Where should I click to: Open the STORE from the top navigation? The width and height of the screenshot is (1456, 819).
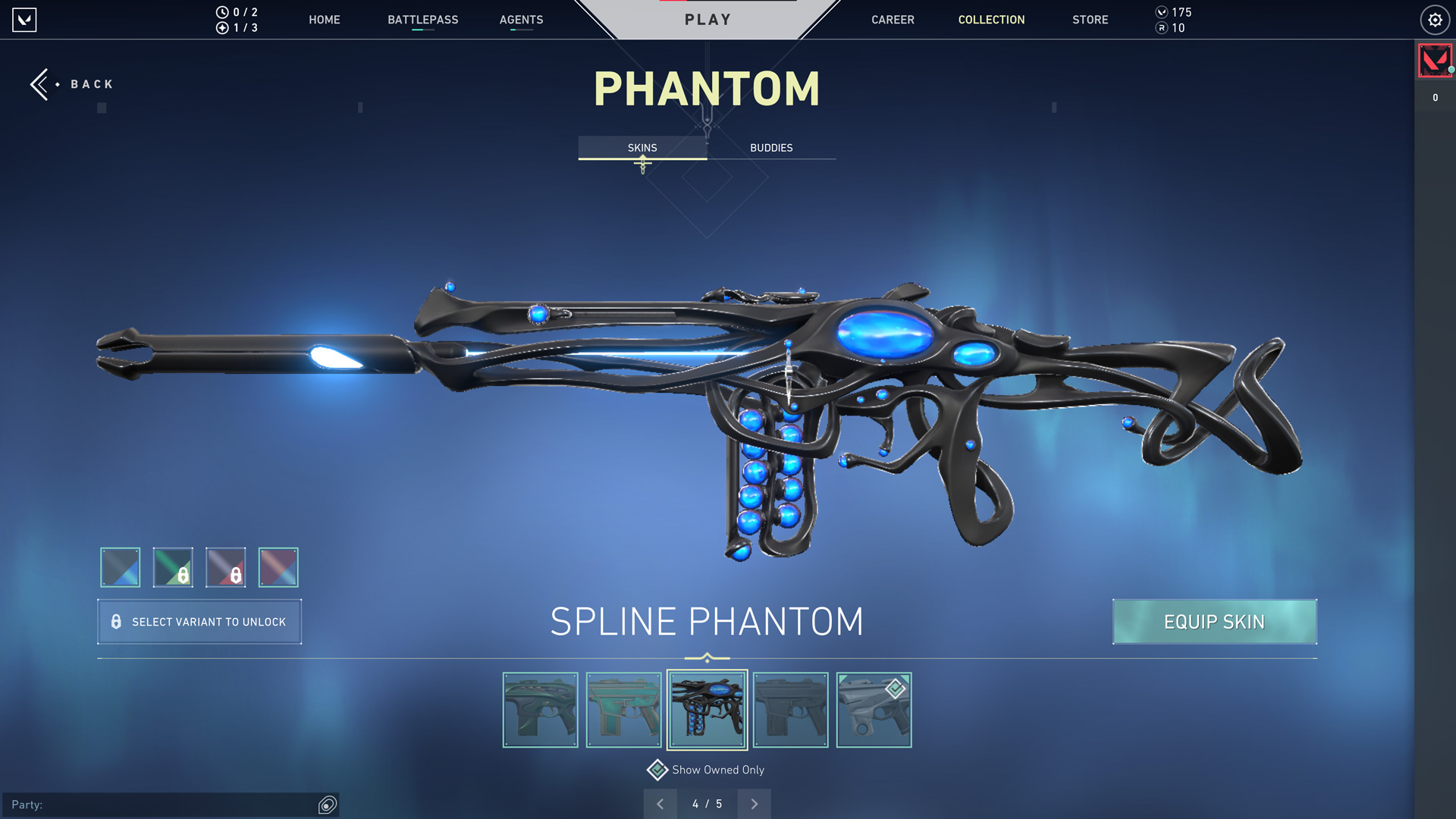coord(1090,20)
